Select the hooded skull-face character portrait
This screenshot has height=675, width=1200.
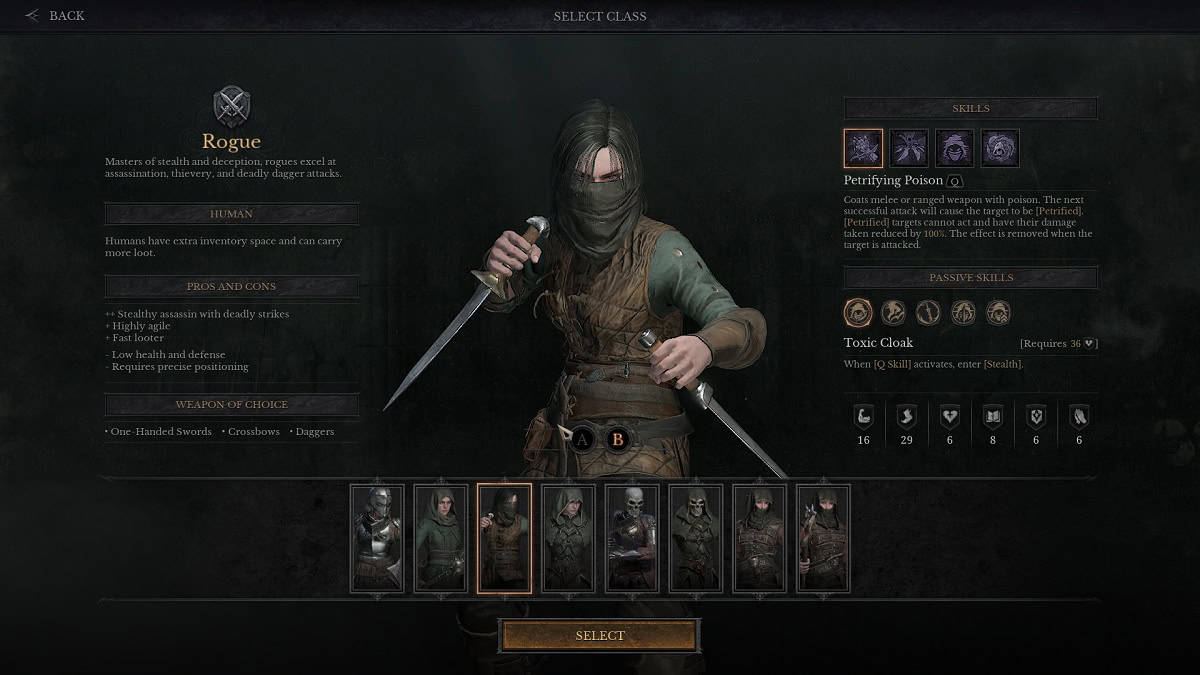point(696,538)
